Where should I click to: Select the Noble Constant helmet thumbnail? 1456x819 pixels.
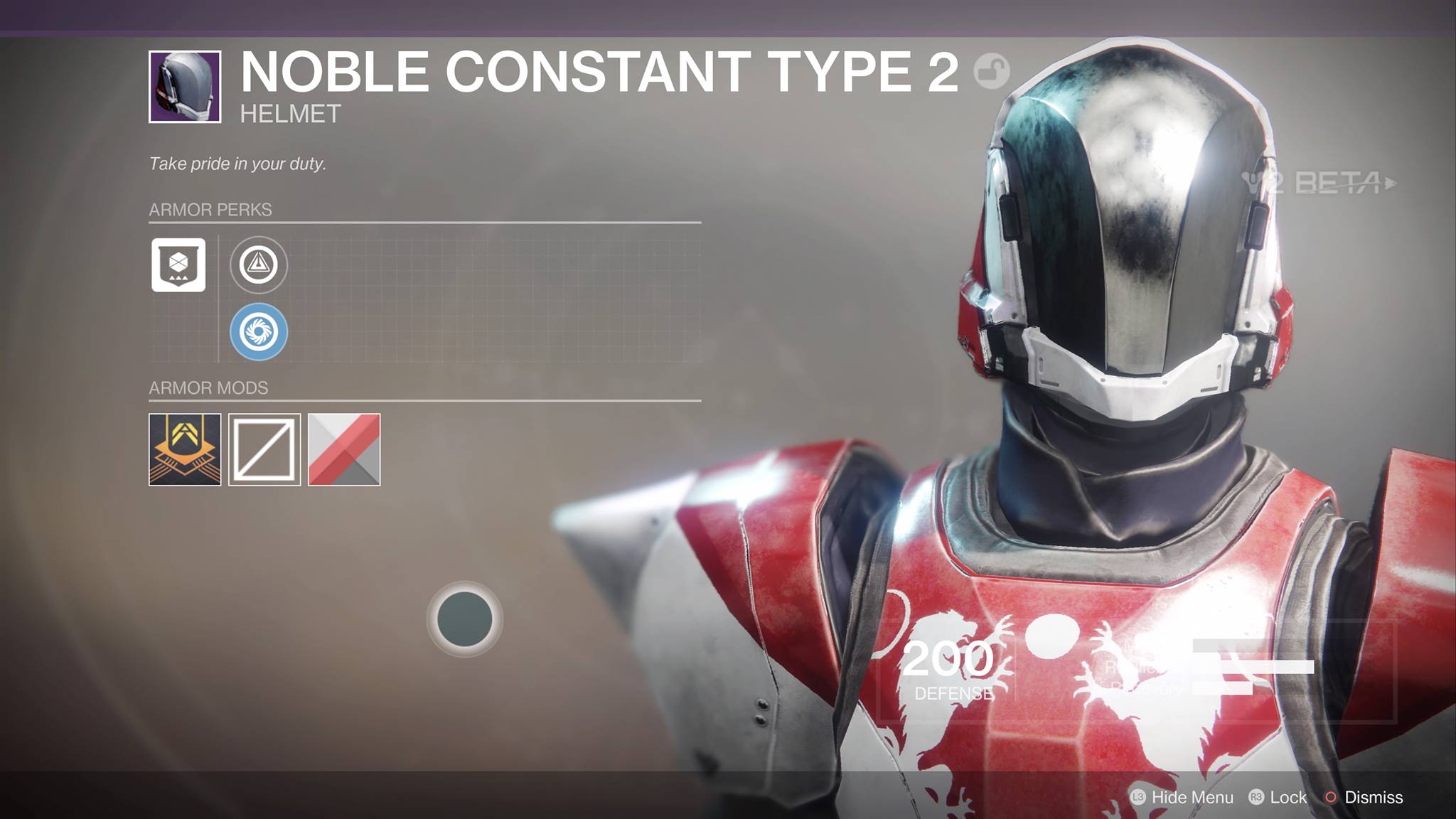coord(185,87)
